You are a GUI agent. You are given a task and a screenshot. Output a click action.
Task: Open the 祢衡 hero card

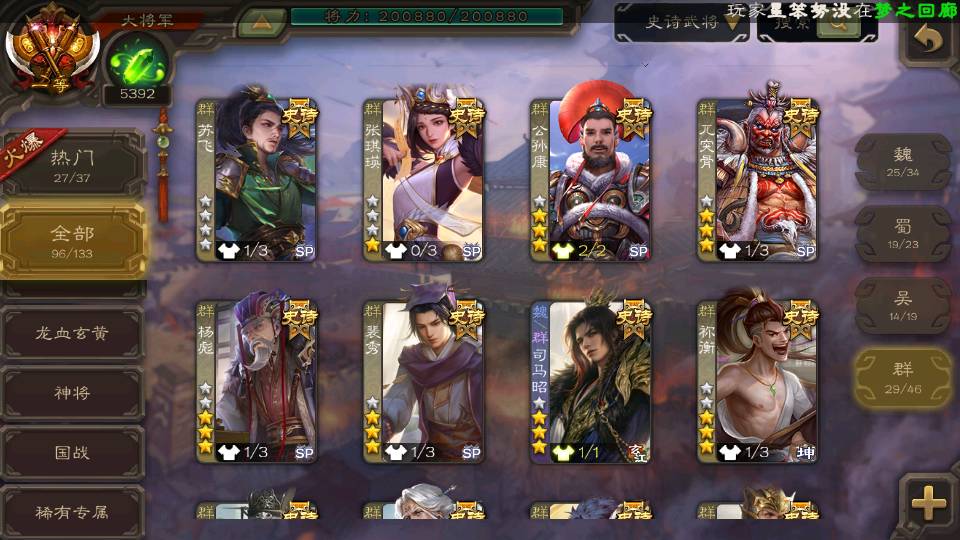(x=757, y=382)
